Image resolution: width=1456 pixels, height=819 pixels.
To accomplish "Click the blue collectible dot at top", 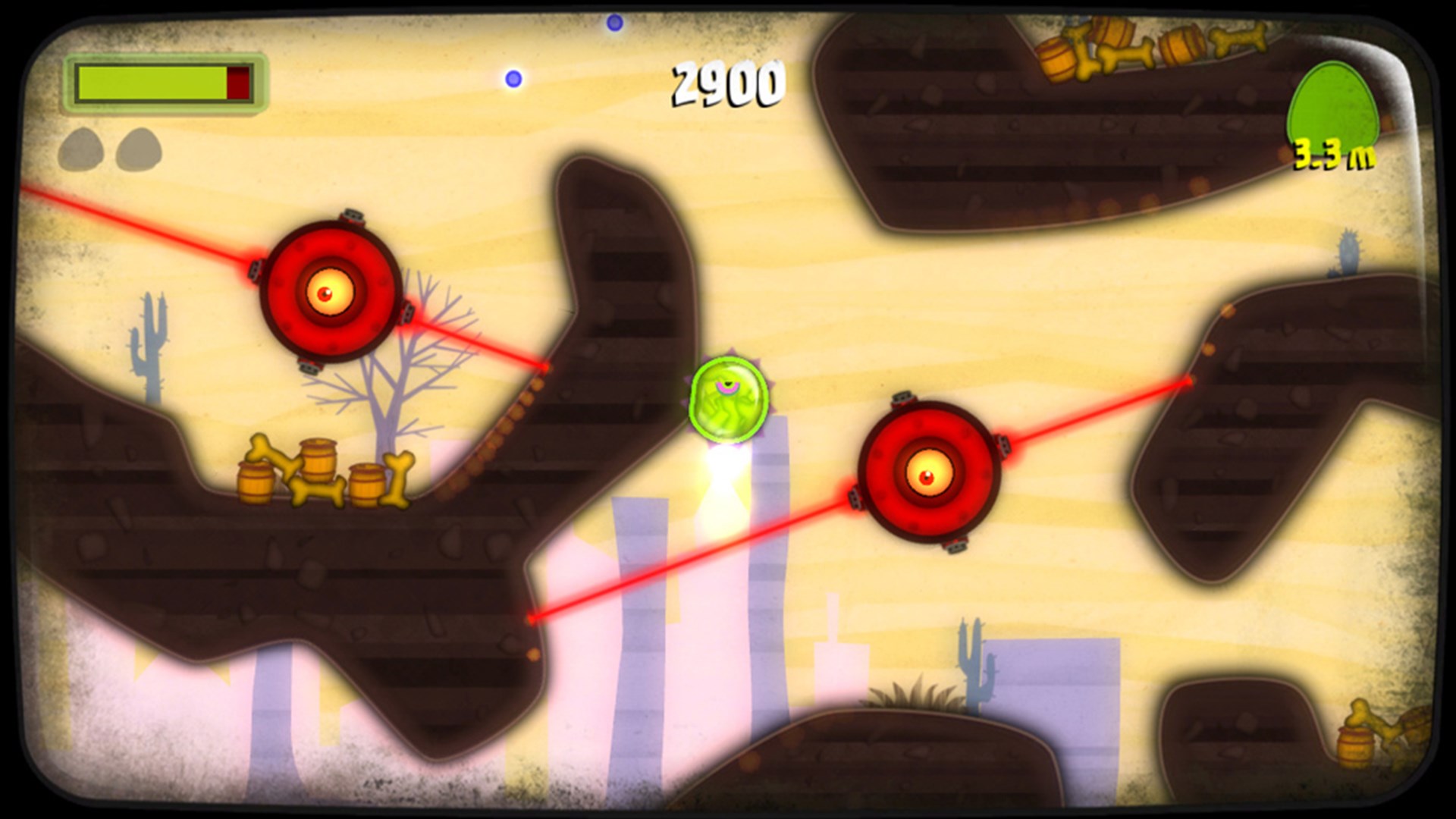I will (614, 21).
